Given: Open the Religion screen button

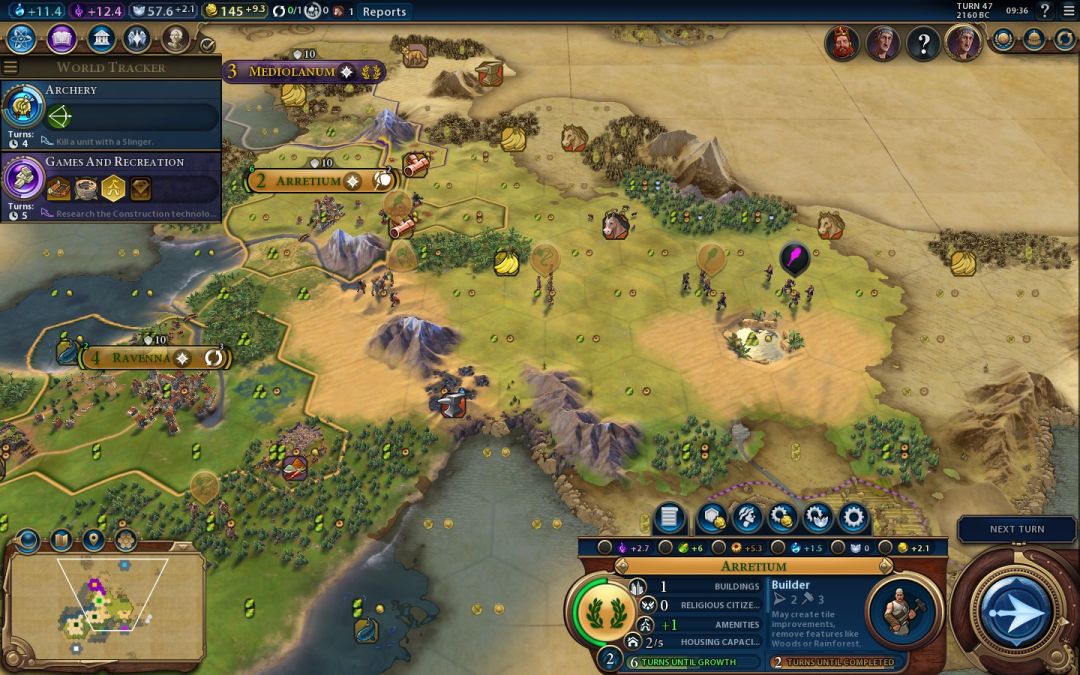Looking at the screenshot, I should [138, 40].
